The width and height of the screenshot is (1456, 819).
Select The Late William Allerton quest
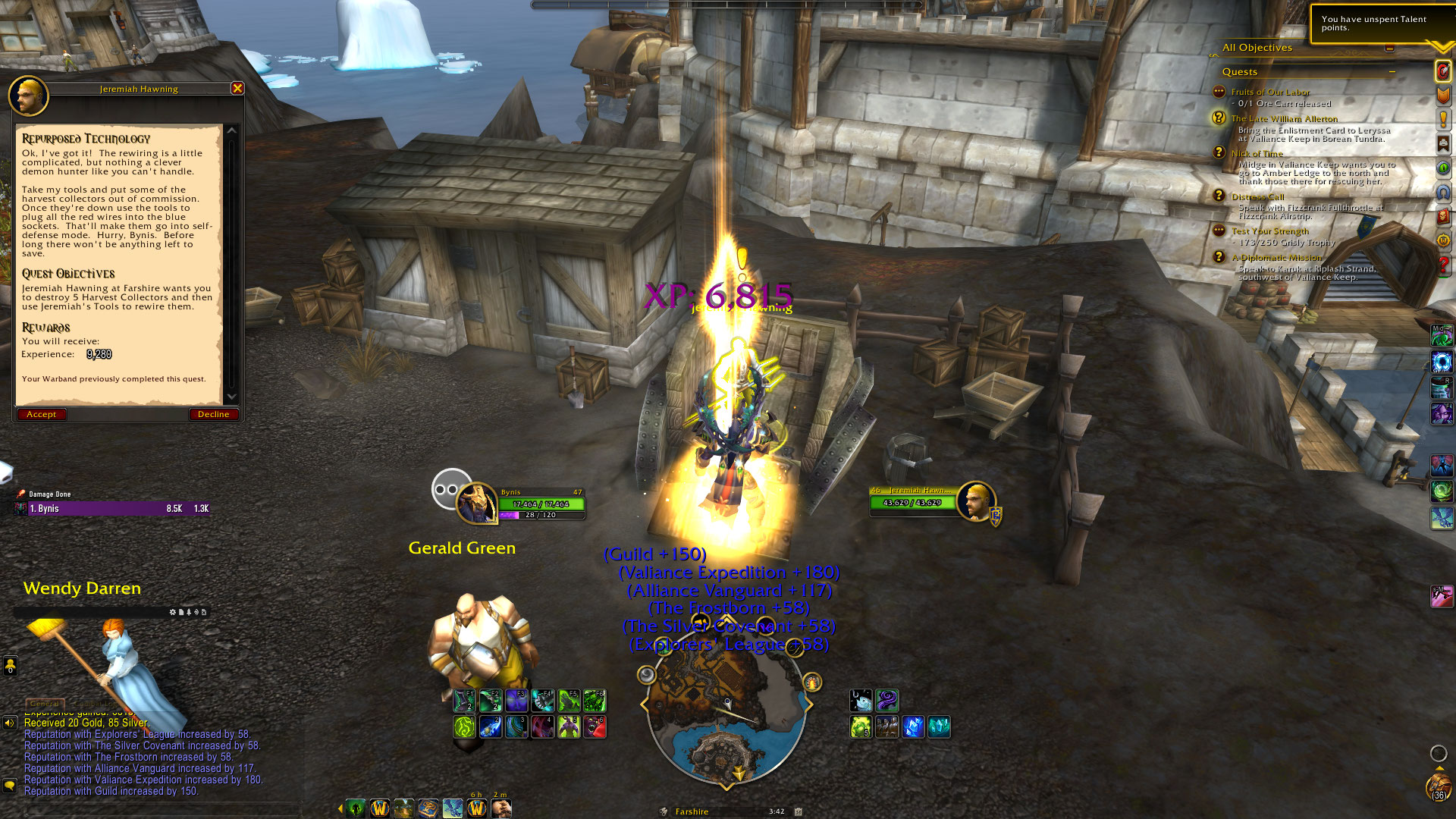click(1284, 118)
